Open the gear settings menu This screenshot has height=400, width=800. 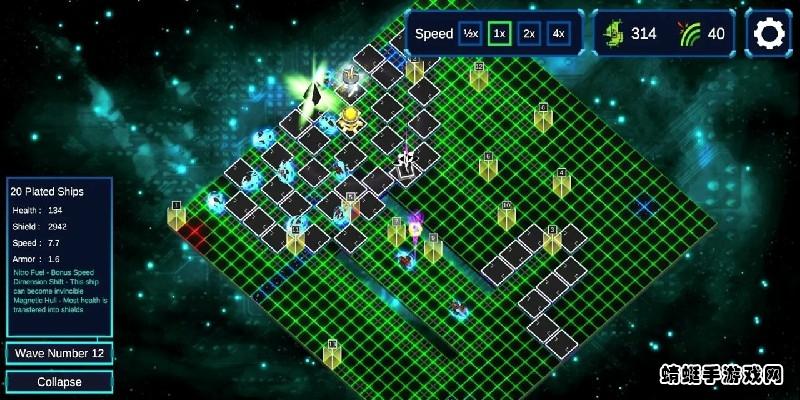tap(769, 34)
